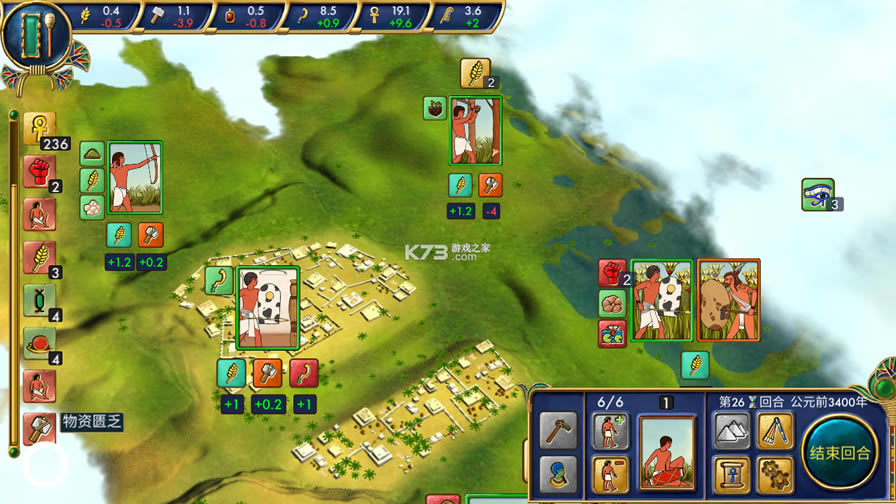896x504 pixels.
Task: Open the round Egyptian emblem menu button
Action: coord(36,36)
